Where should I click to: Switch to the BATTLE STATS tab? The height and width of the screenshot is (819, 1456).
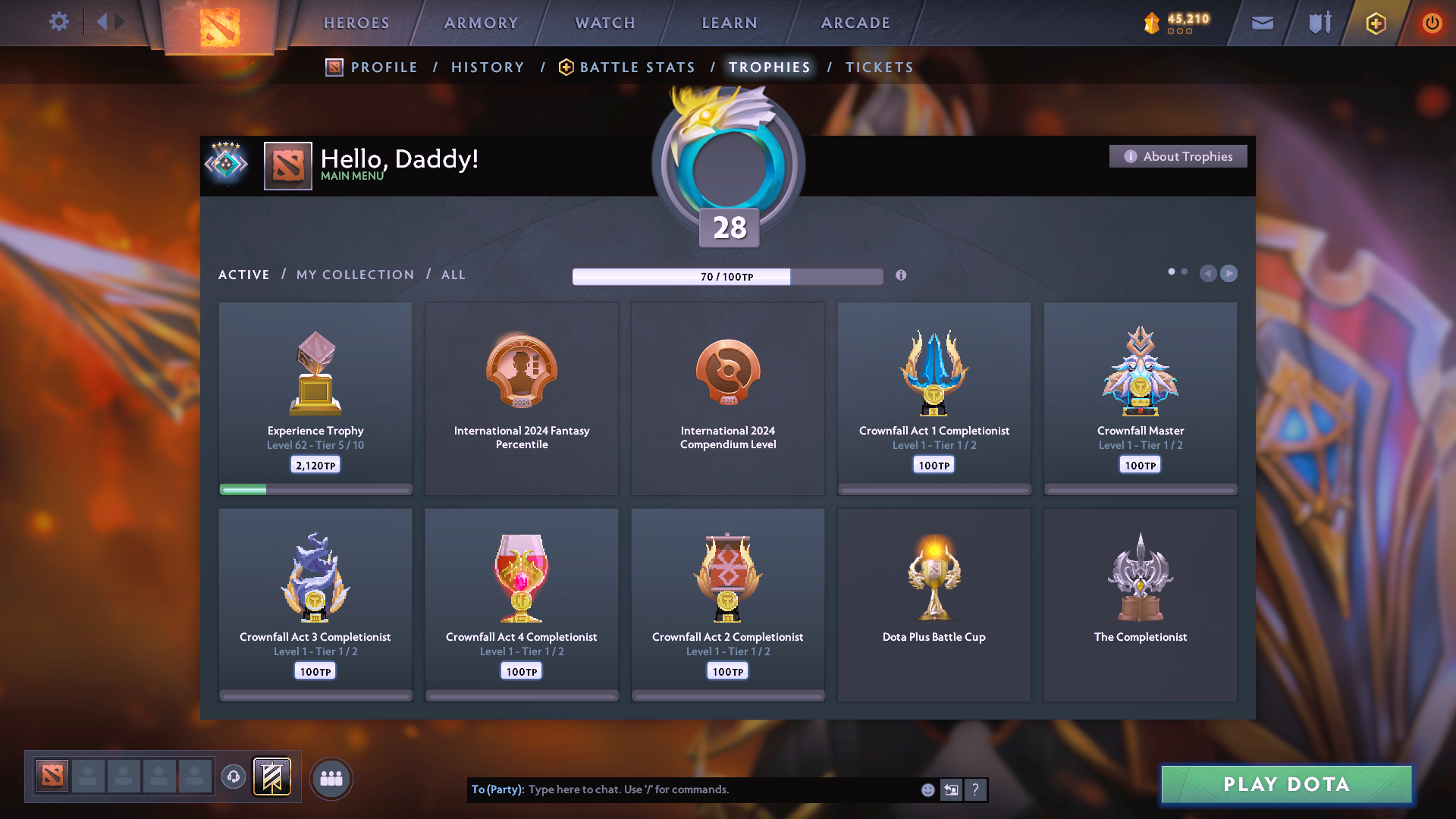coord(636,67)
